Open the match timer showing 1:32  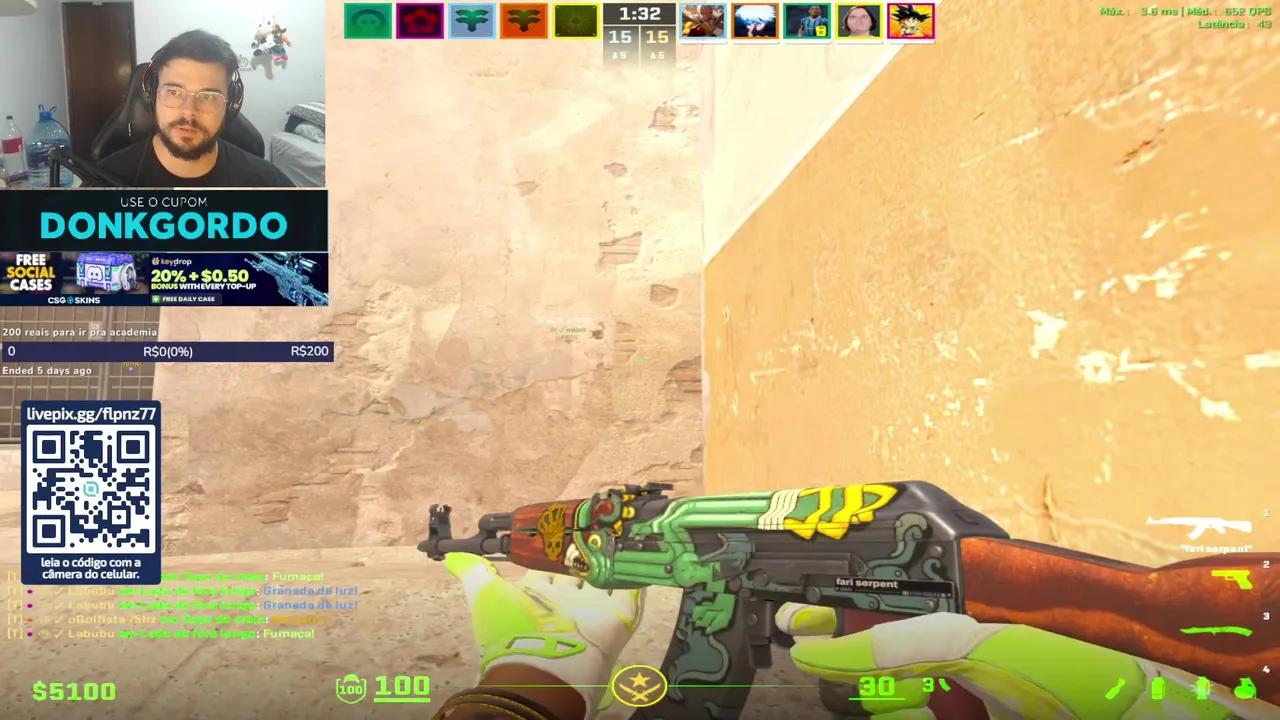[639, 13]
